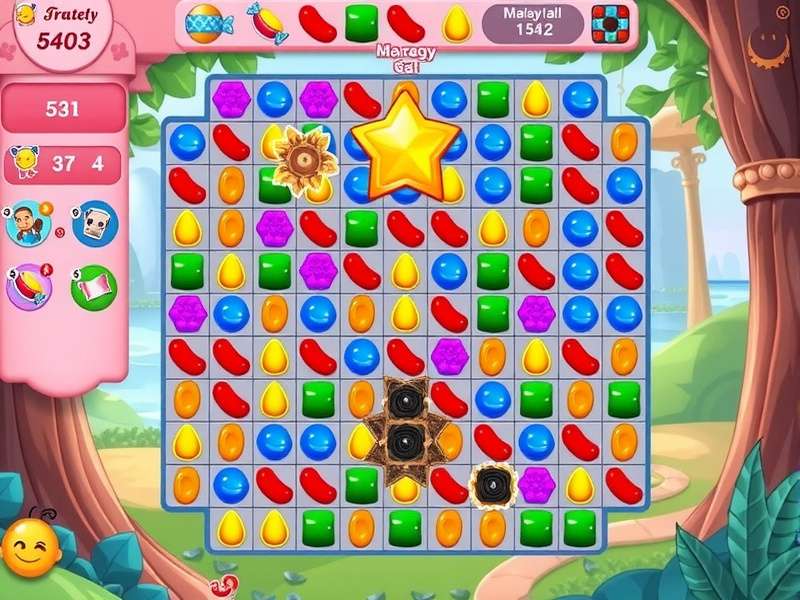Choose the green square candy in the top bar
This screenshot has width=800, height=600.
pyautogui.click(x=361, y=22)
